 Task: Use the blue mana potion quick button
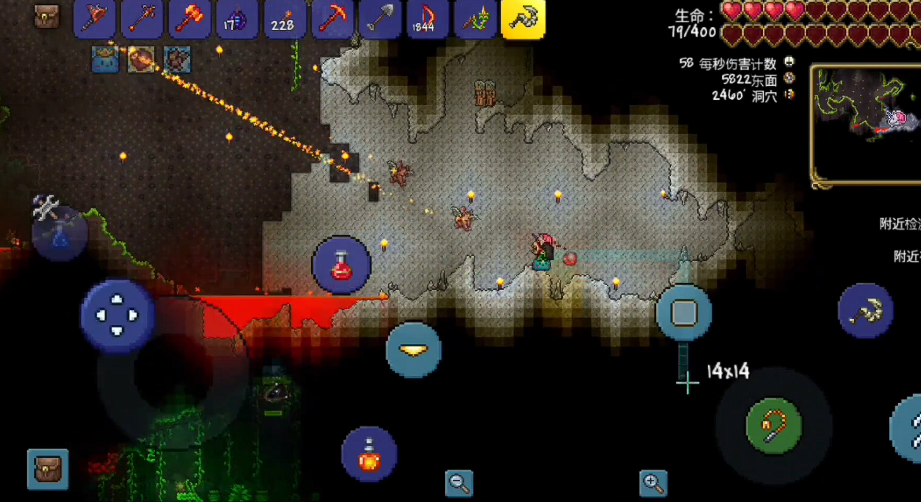59,234
